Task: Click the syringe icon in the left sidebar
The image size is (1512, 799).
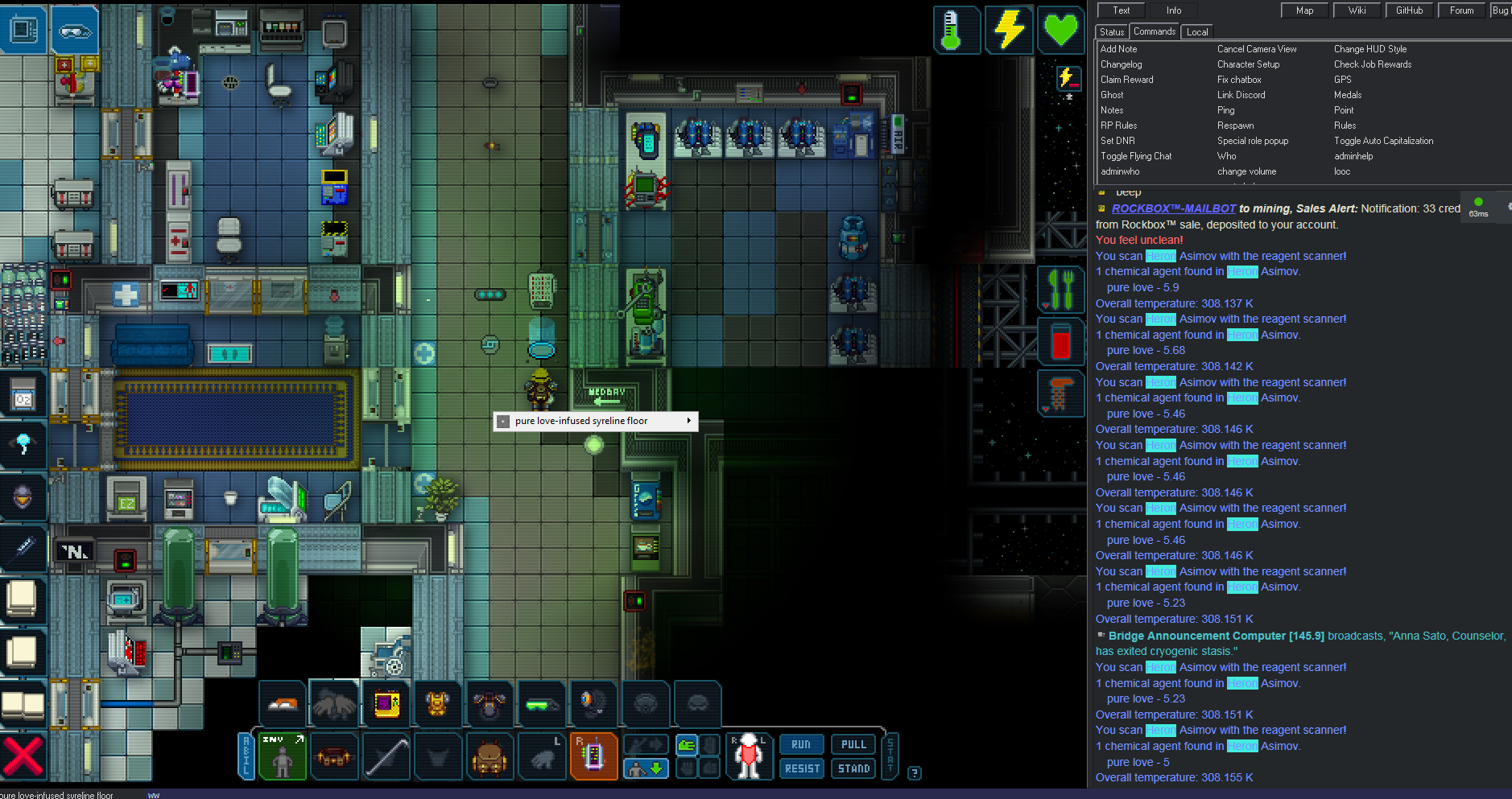Action: (23, 548)
